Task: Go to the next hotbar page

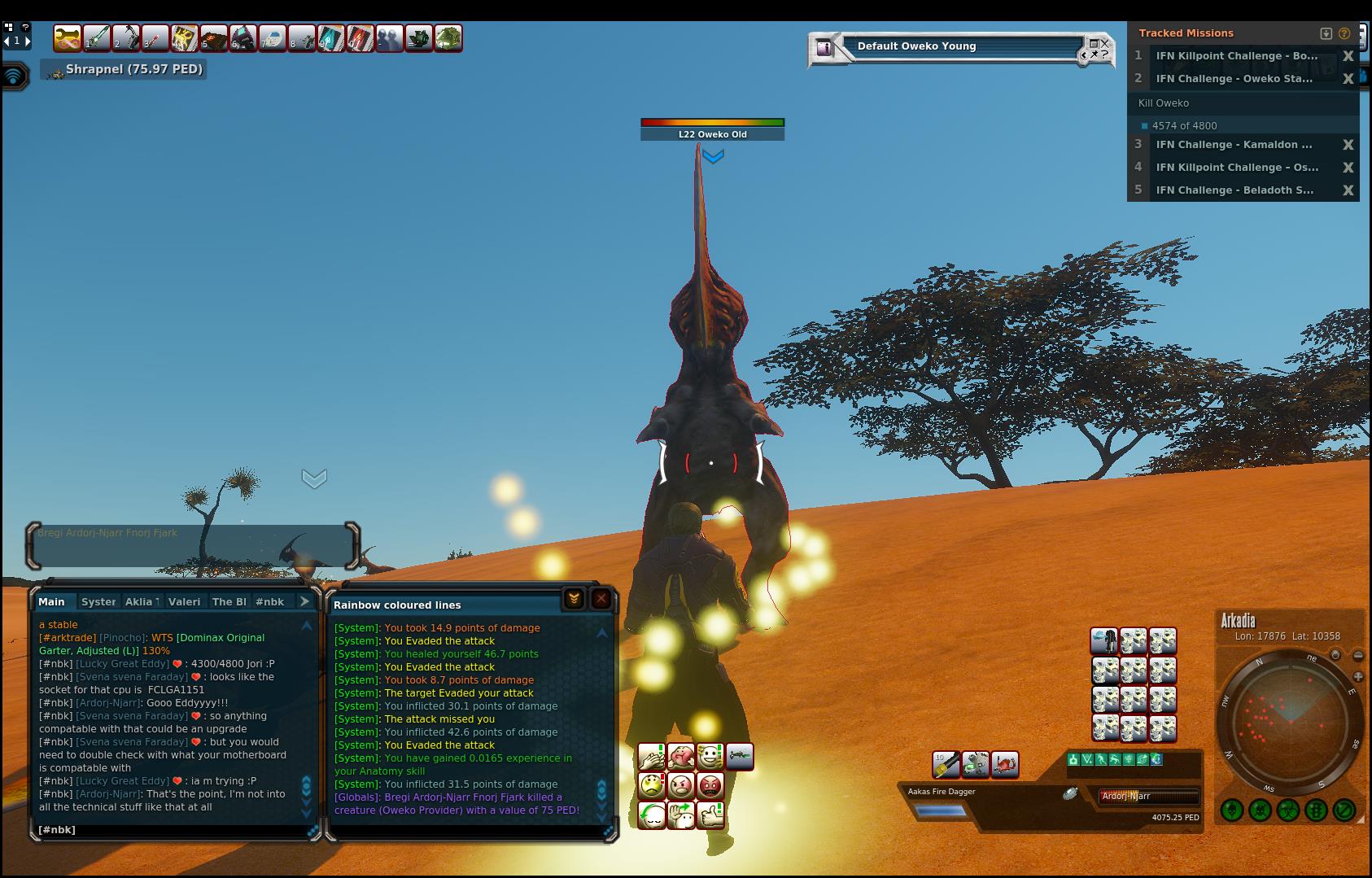Action: 28,40
